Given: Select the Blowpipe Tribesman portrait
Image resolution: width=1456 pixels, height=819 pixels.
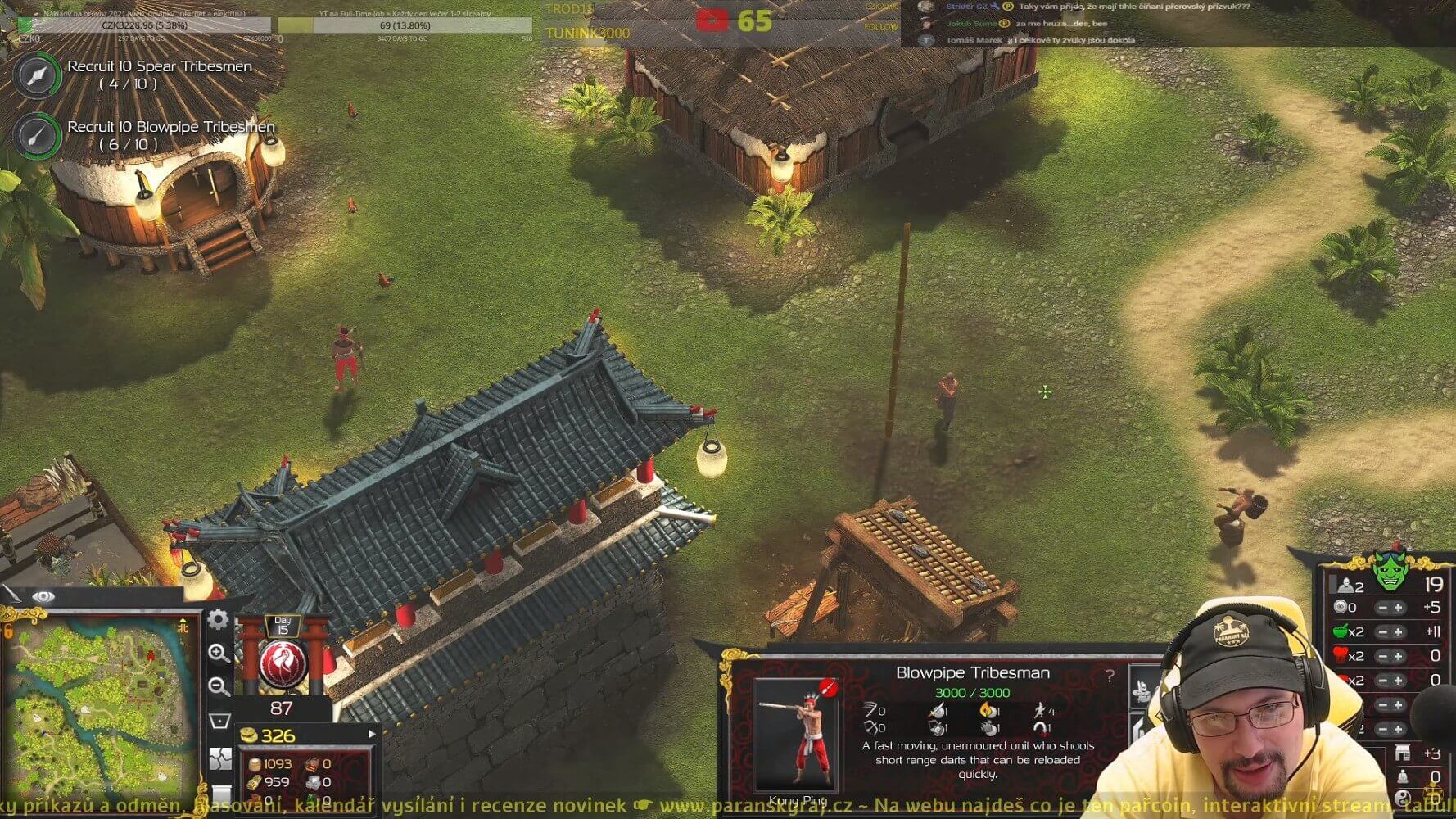Looking at the screenshot, I should pyautogui.click(x=796, y=735).
